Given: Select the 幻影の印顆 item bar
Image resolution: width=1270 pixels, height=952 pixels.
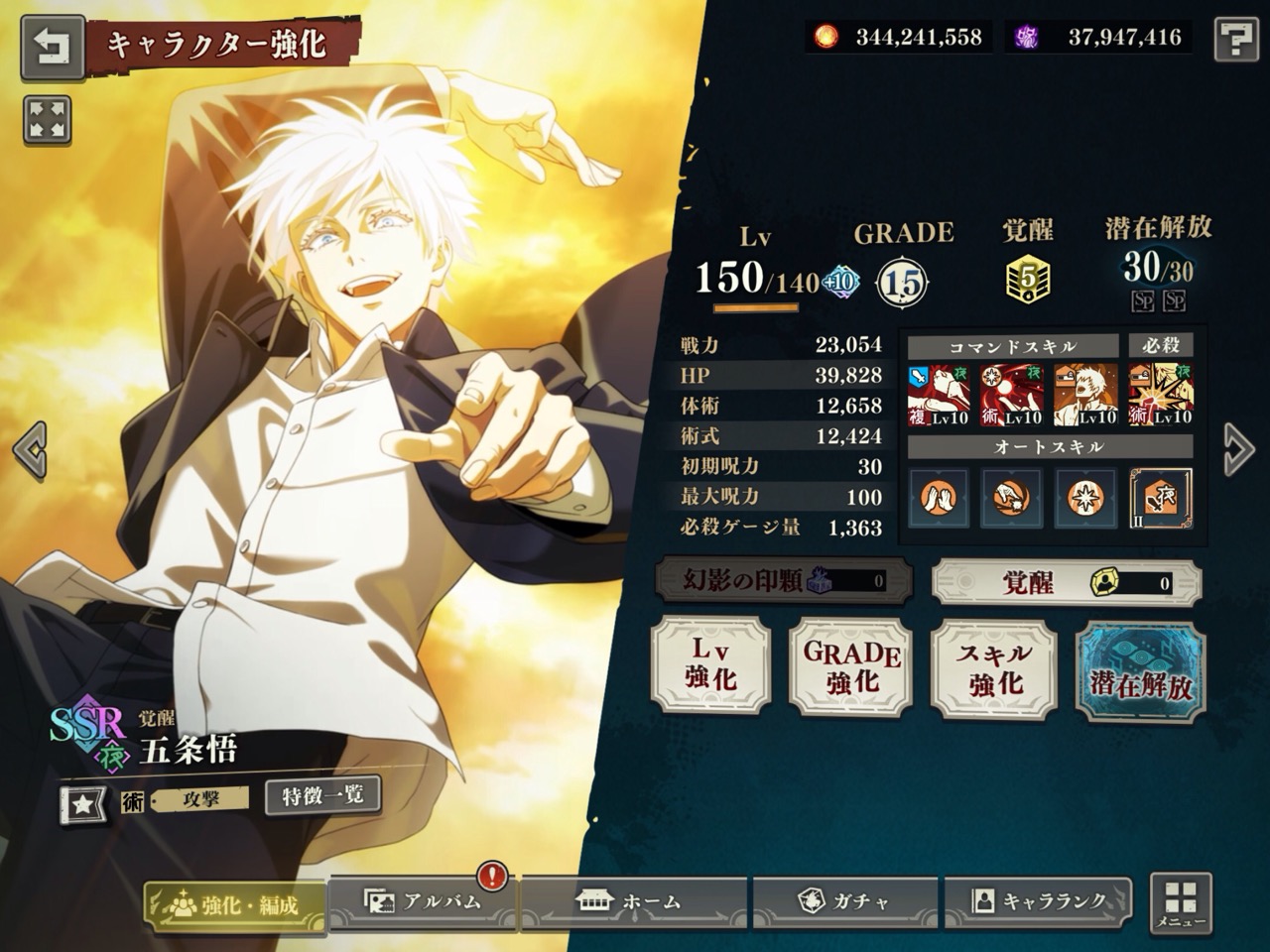Looking at the screenshot, I should point(784,581).
